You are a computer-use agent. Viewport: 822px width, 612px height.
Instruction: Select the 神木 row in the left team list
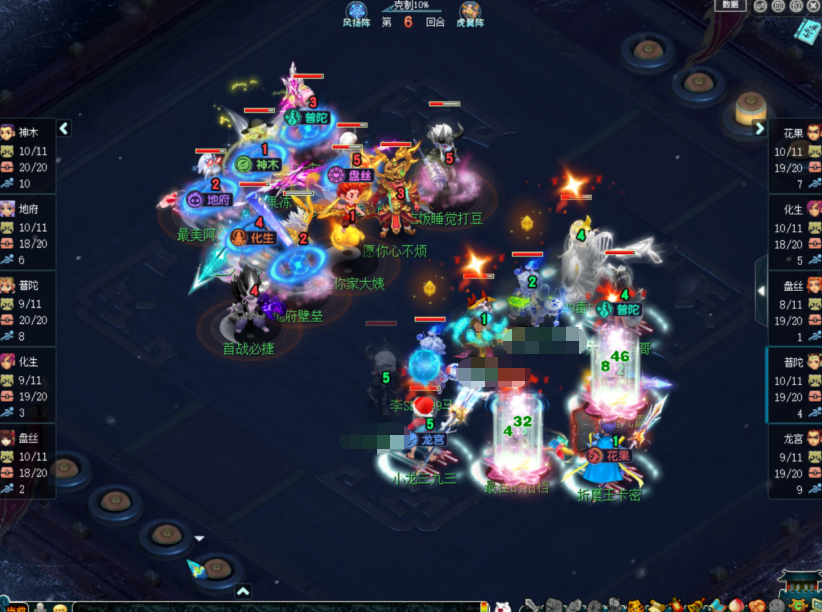(x=28, y=157)
